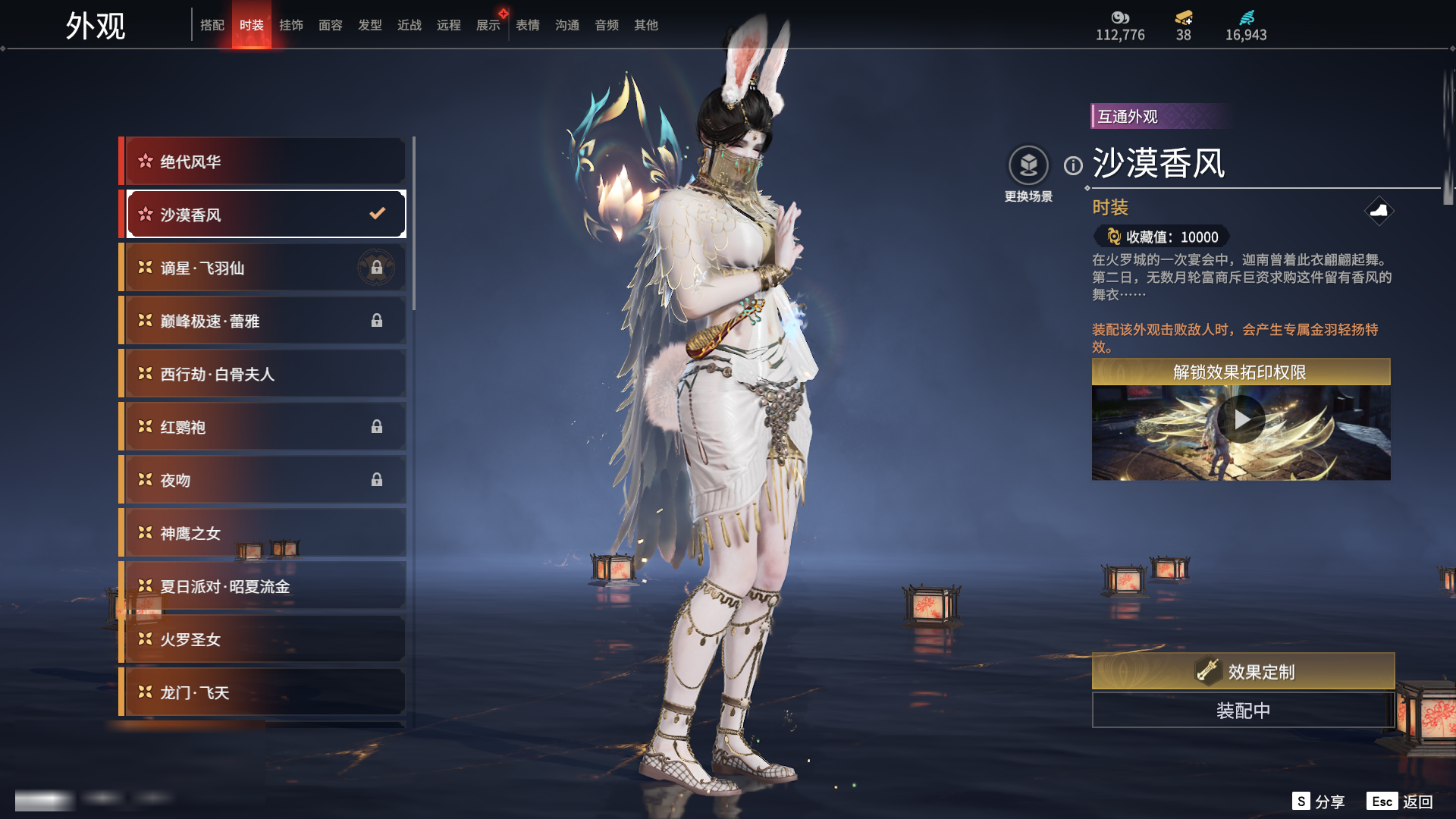Click the 装配中 equipped button
The width and height of the screenshot is (1456, 819).
click(x=1242, y=711)
